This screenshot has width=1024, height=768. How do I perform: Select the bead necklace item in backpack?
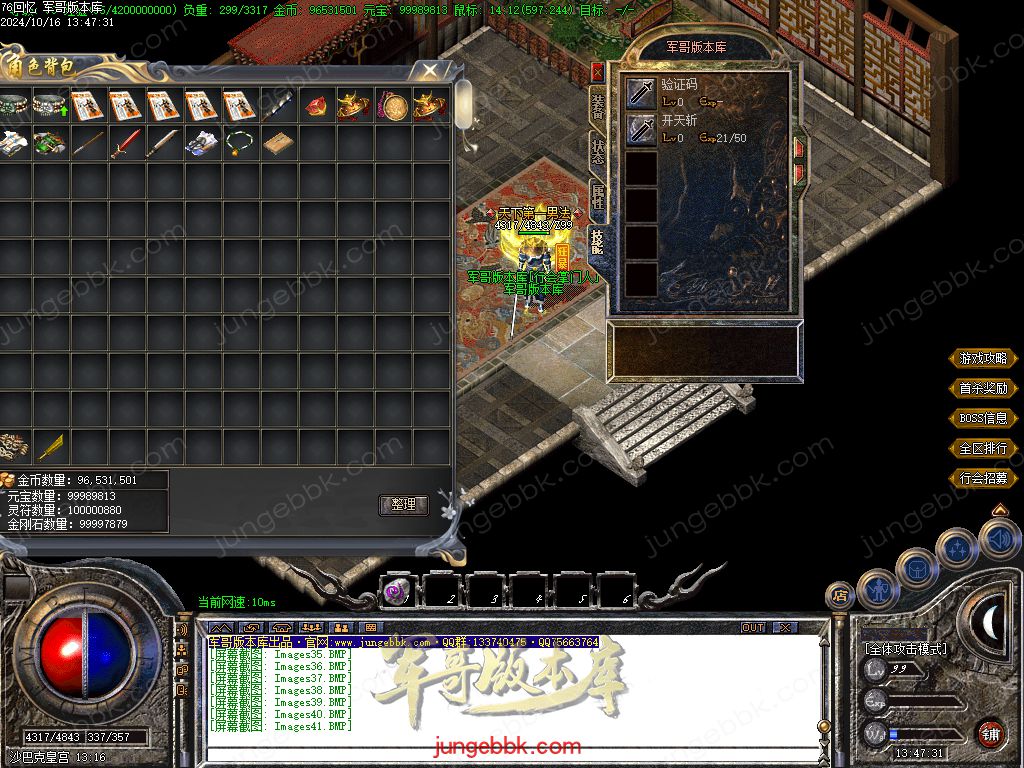[x=238, y=143]
